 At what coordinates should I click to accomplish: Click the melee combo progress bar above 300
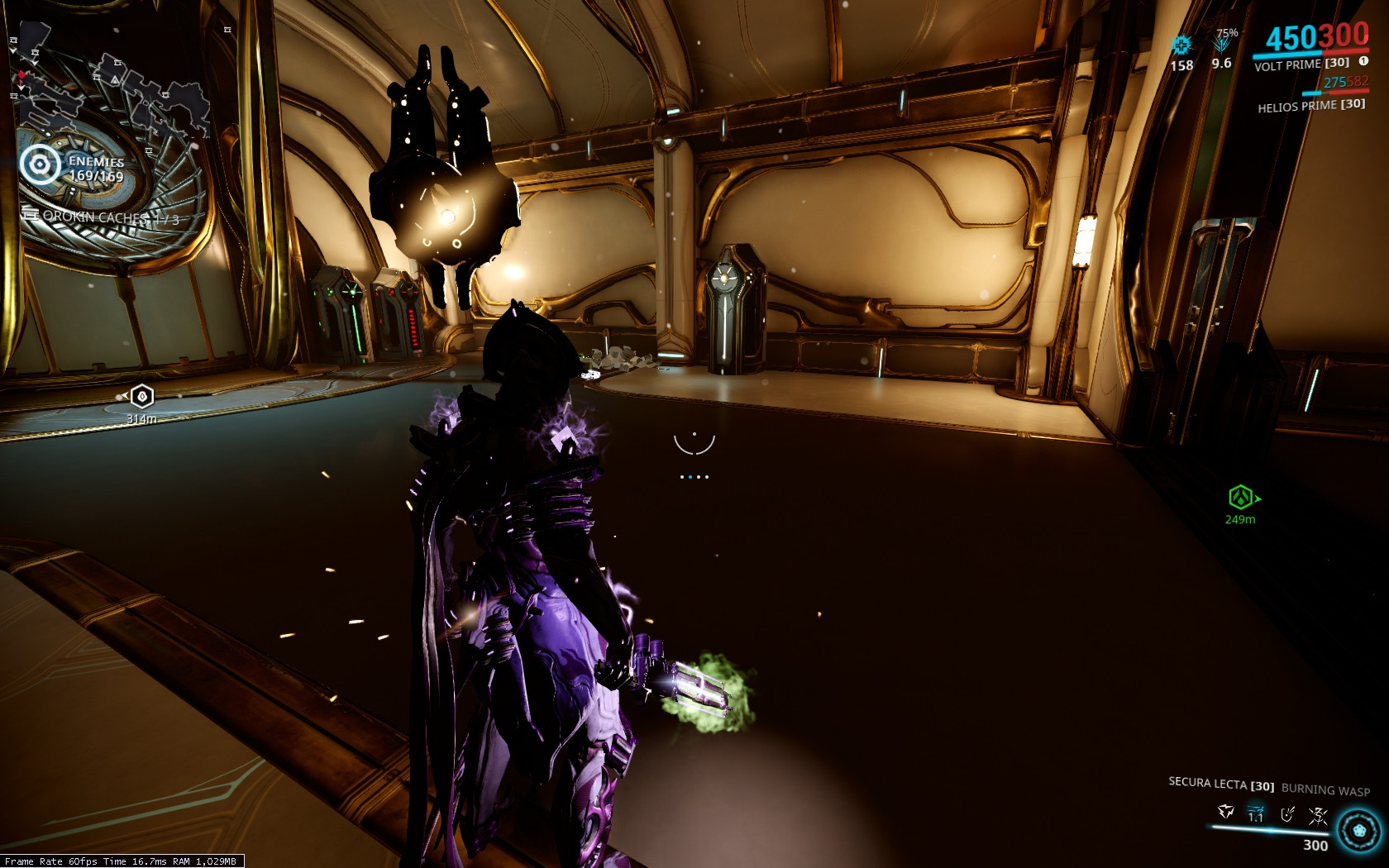pos(1269,829)
